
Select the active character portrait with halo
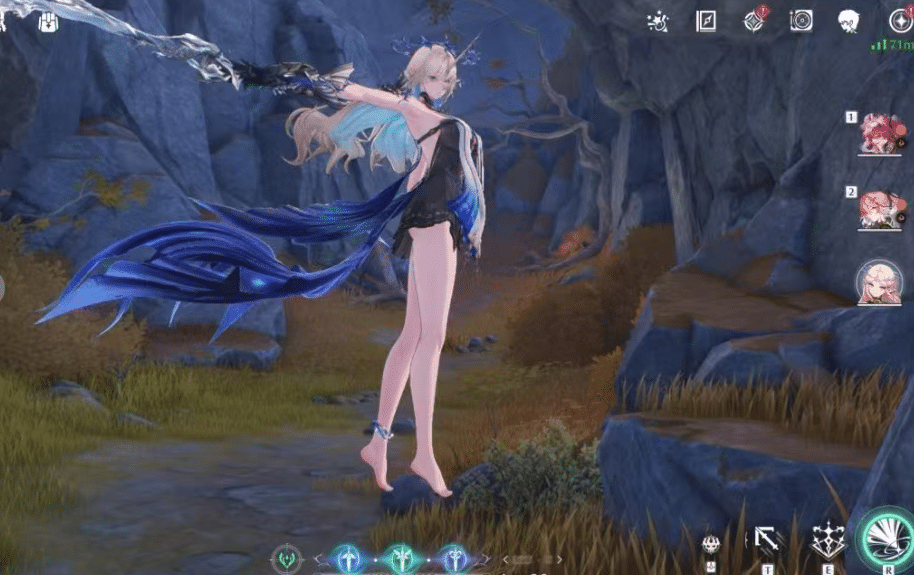pyautogui.click(x=880, y=284)
